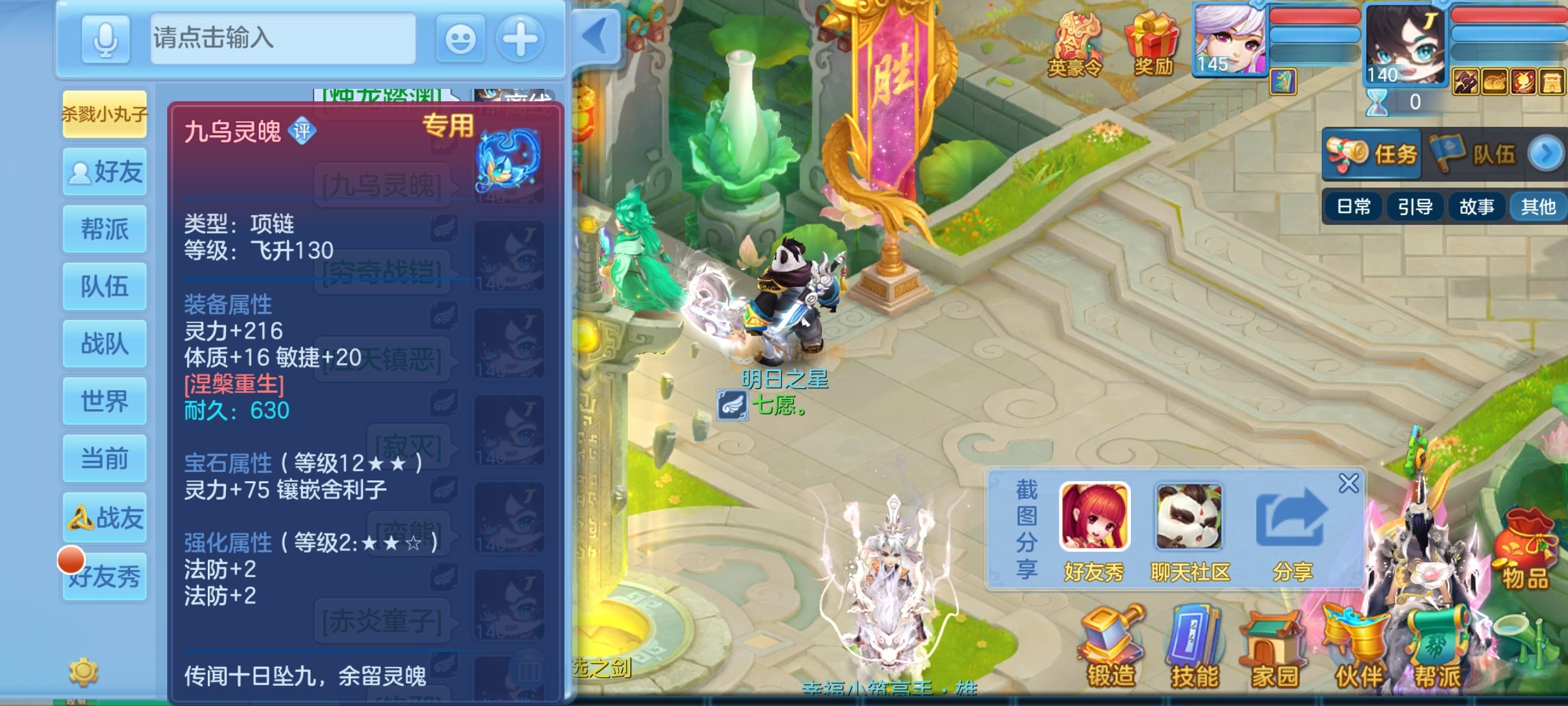Viewport: 1568px width, 706px height.
Task: Switch to the 帮派 chat channel
Action: [x=105, y=229]
